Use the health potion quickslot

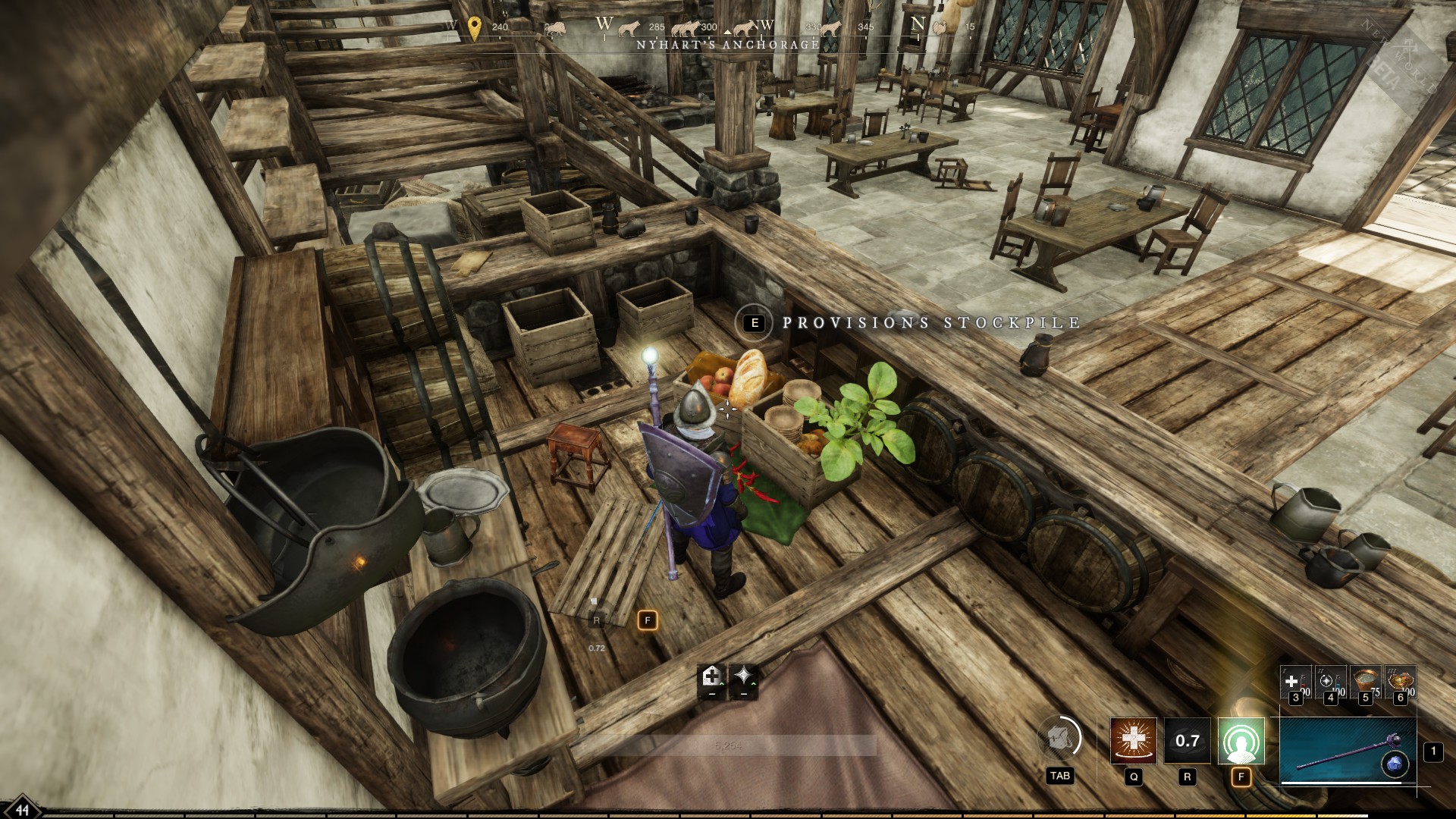[x=1295, y=682]
